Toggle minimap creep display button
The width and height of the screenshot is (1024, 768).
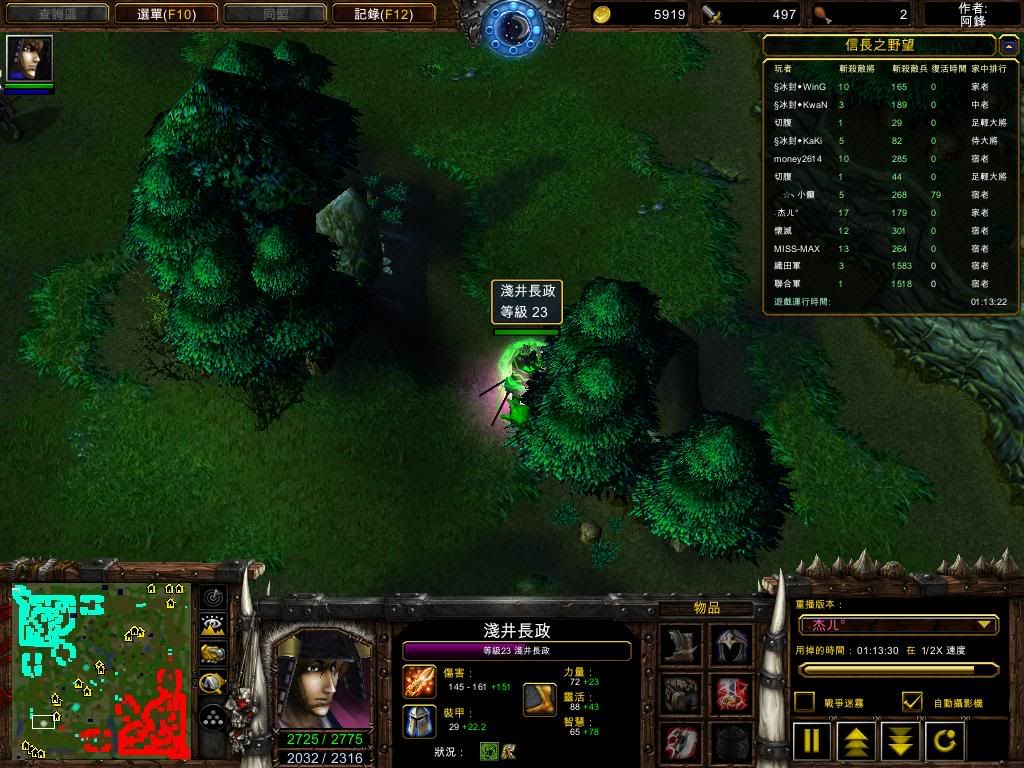213,684
